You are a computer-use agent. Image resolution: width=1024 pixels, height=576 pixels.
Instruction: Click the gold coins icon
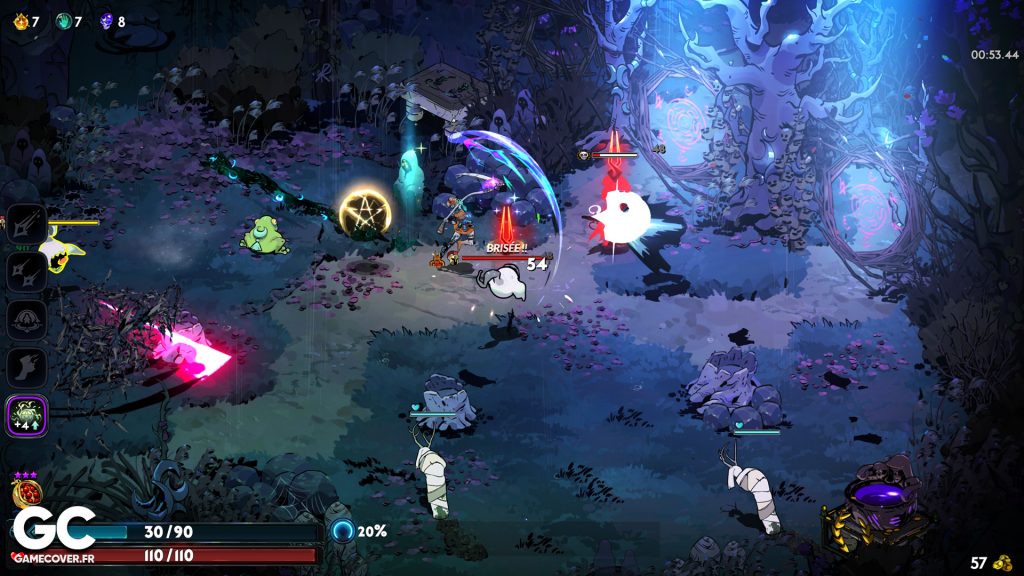[1003, 562]
